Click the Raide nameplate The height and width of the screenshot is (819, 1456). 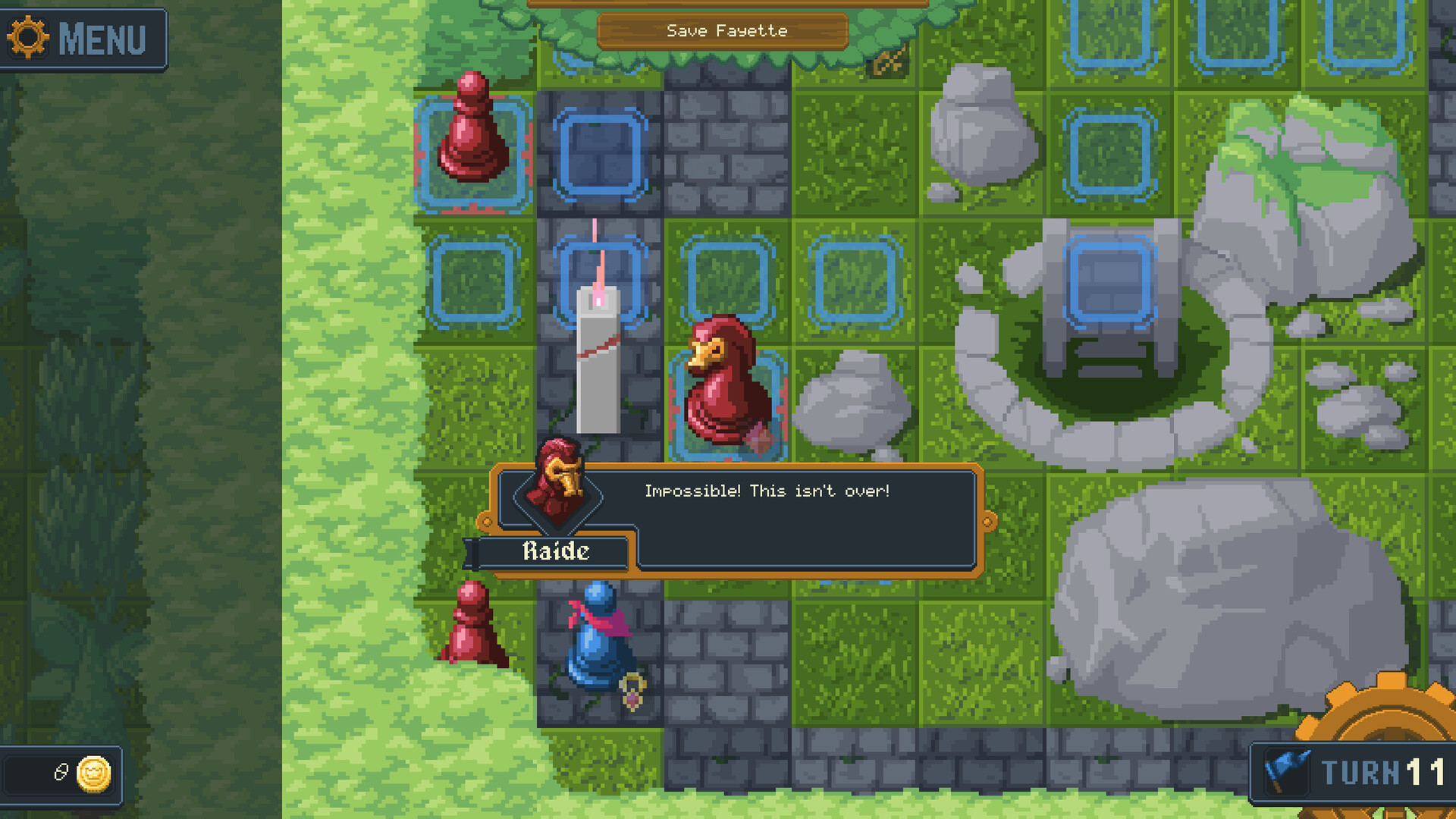[x=556, y=551]
